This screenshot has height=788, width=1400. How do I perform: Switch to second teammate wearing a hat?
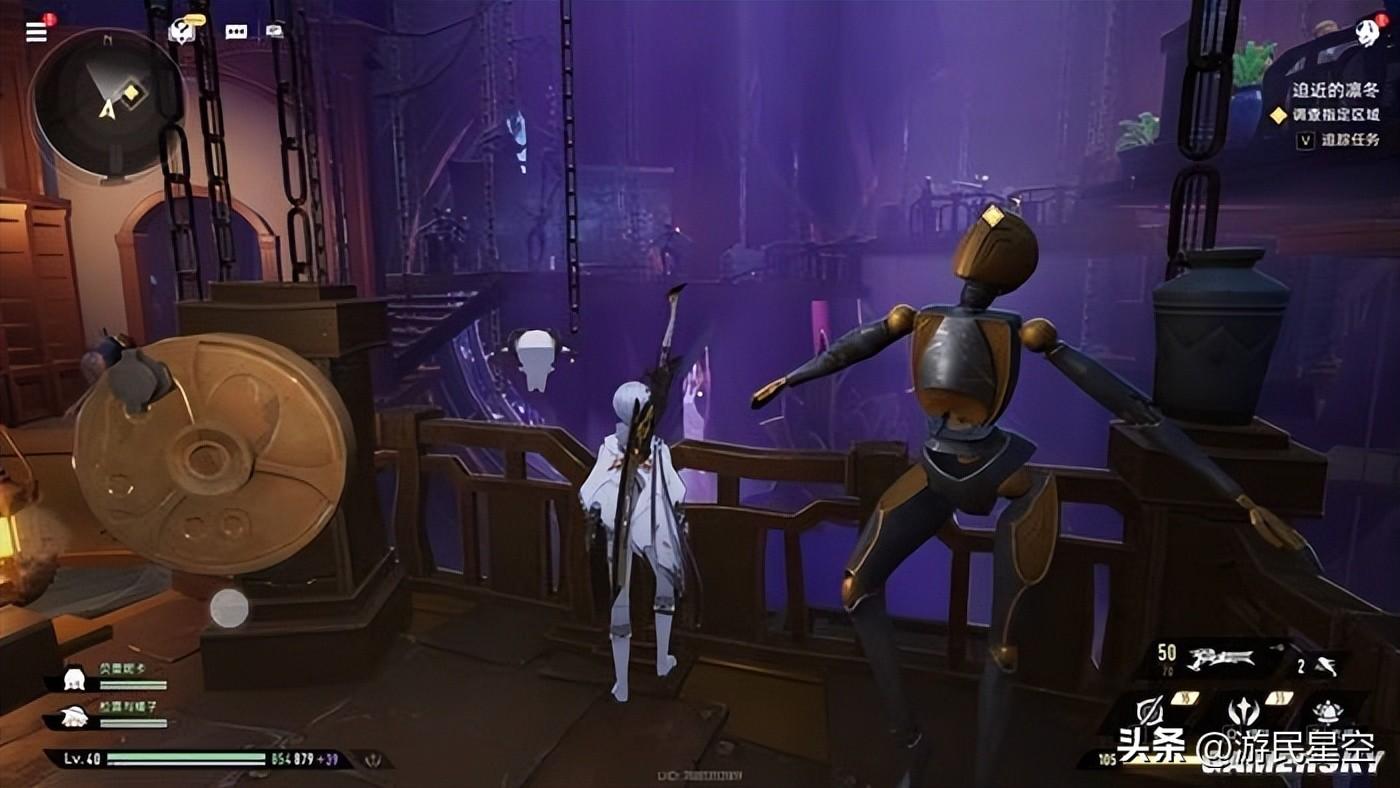click(x=73, y=716)
